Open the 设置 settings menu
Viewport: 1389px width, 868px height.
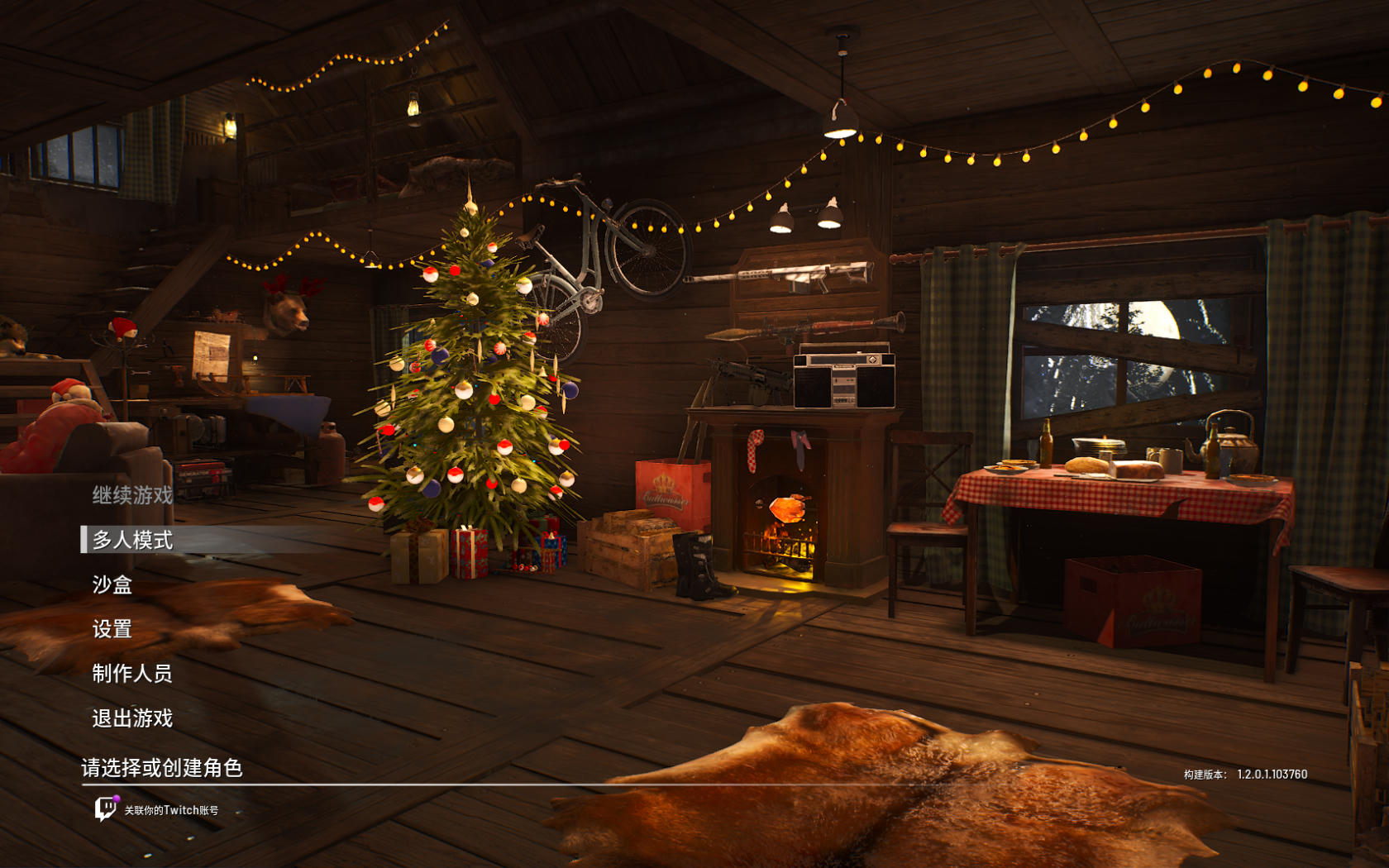tap(112, 629)
